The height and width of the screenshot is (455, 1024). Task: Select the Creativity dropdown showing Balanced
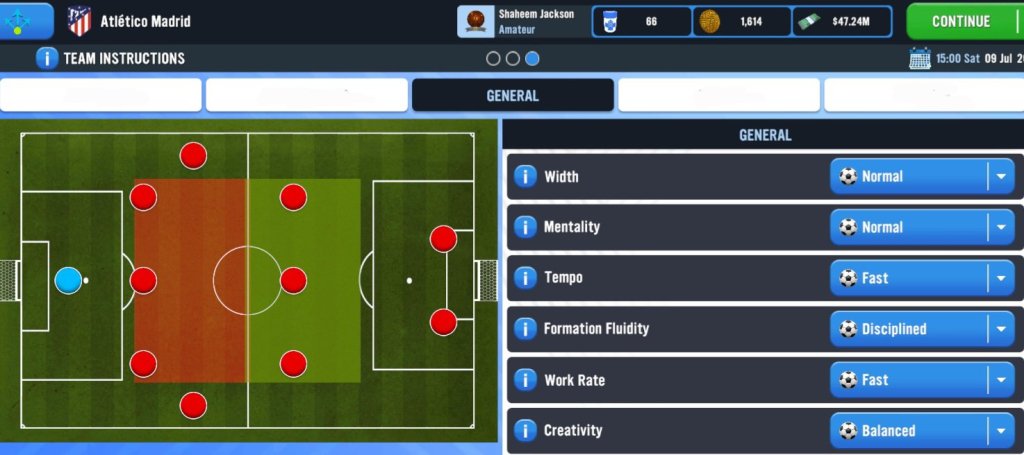tap(921, 431)
